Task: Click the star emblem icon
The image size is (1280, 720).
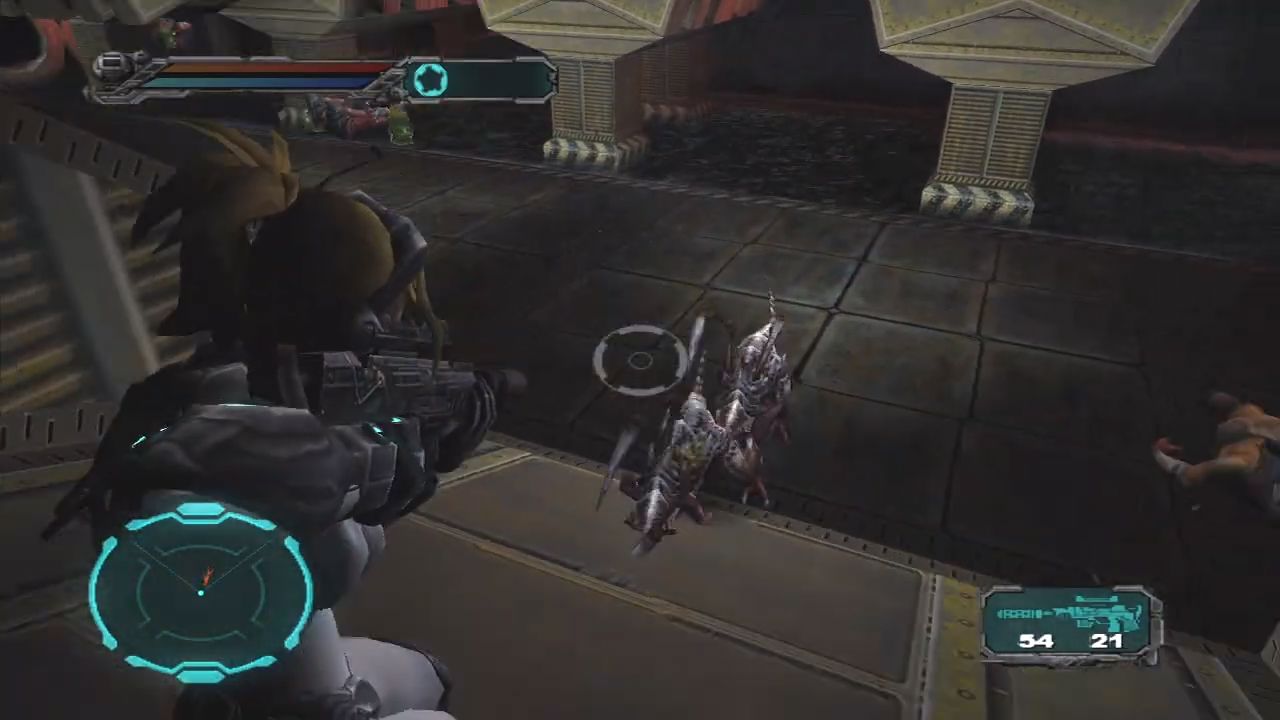Action: [430, 80]
